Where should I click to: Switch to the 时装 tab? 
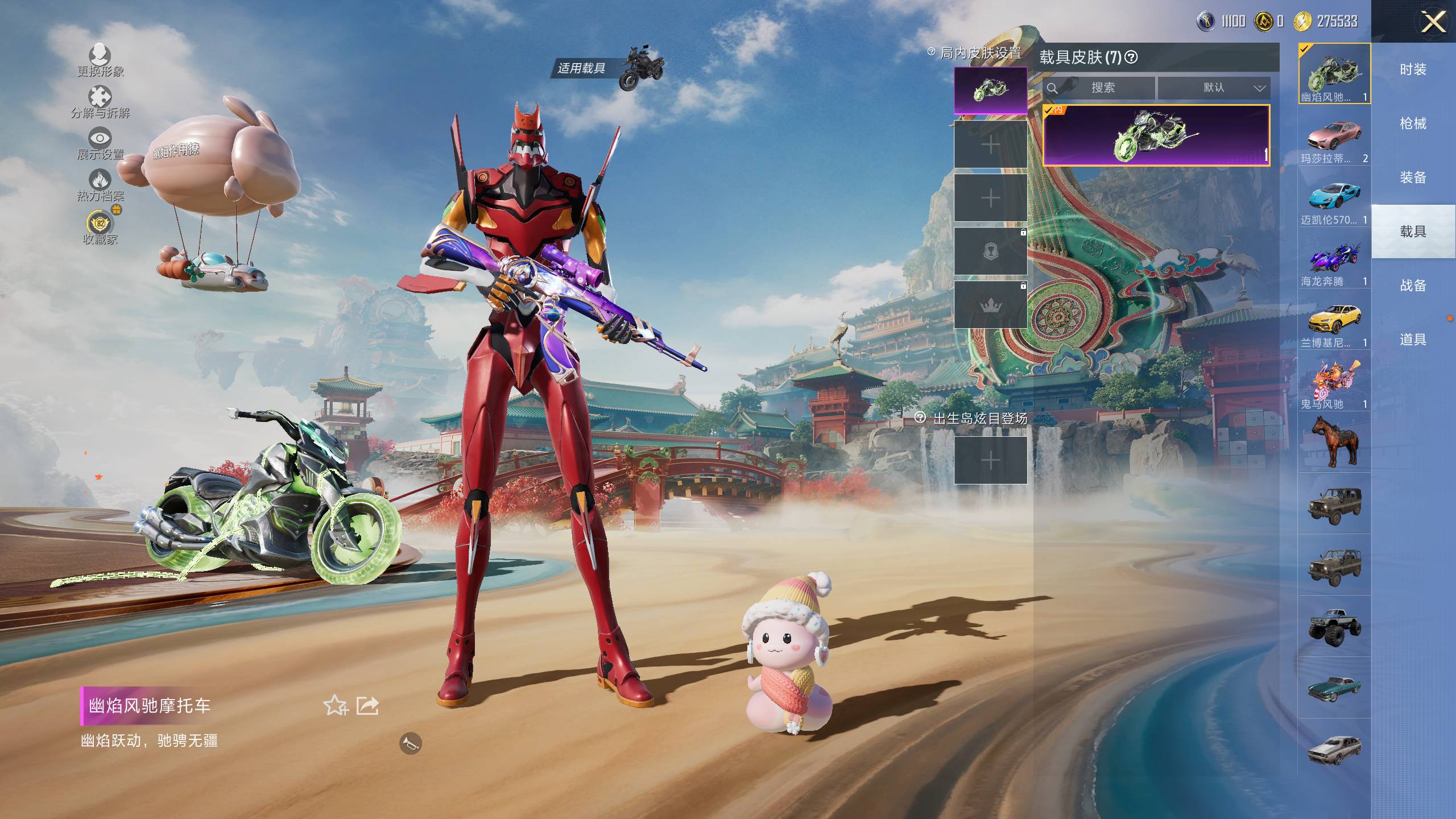tap(1413, 69)
